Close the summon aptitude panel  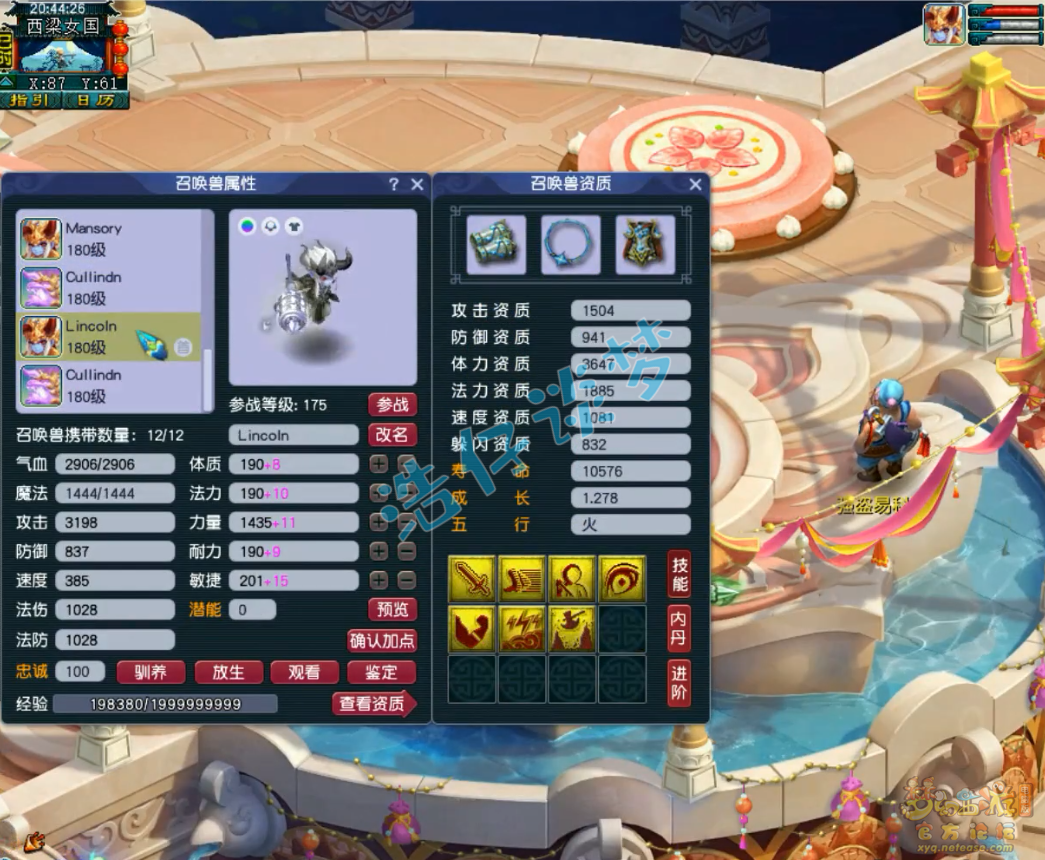pos(695,184)
